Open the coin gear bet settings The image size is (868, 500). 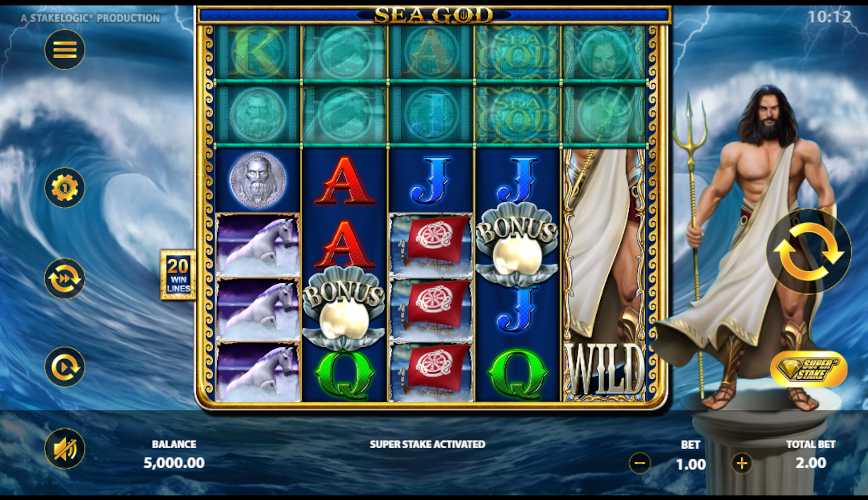coord(65,188)
